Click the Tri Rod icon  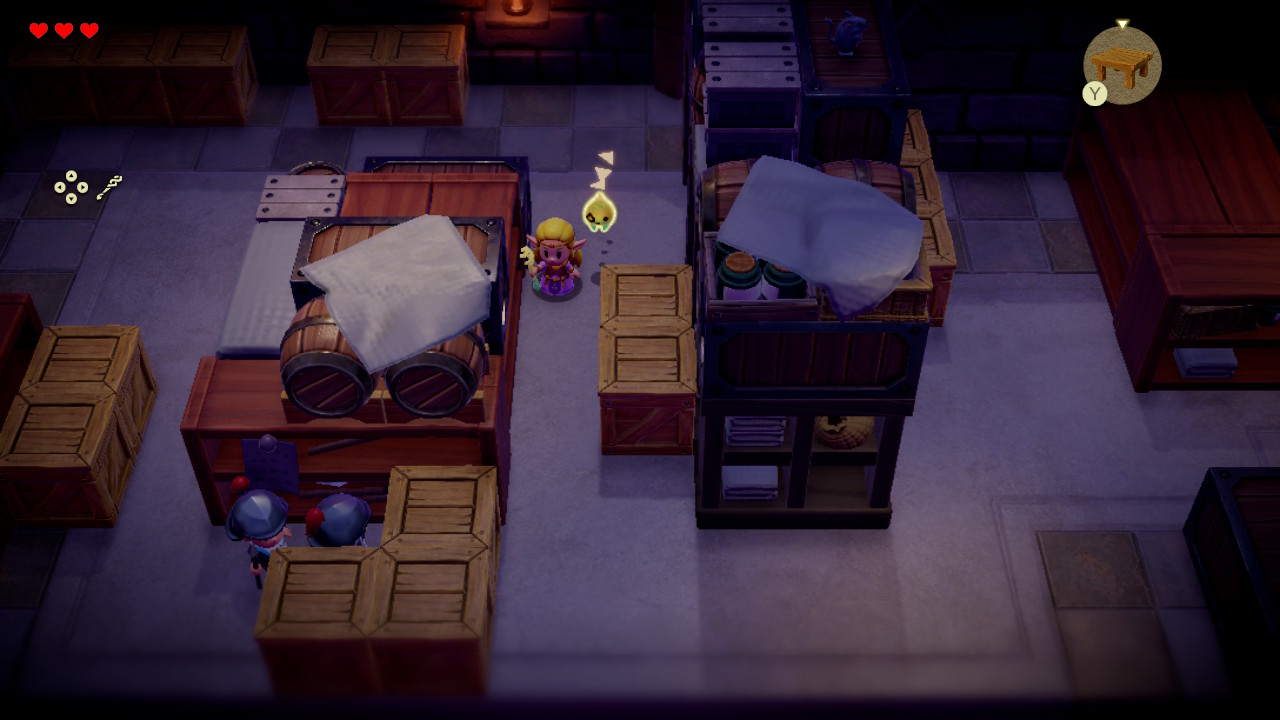pos(109,186)
